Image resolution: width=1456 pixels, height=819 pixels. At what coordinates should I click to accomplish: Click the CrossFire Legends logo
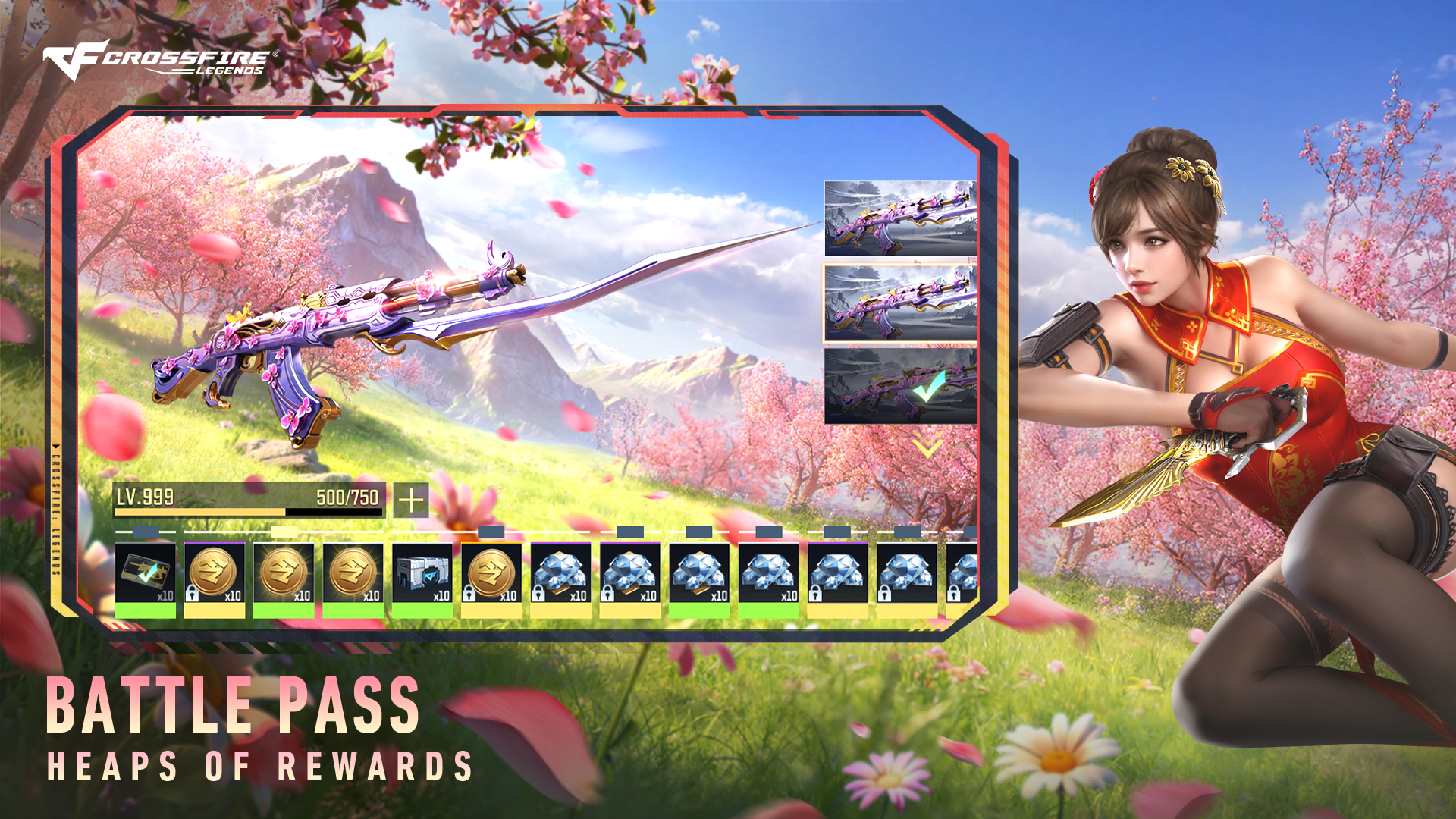(x=159, y=61)
